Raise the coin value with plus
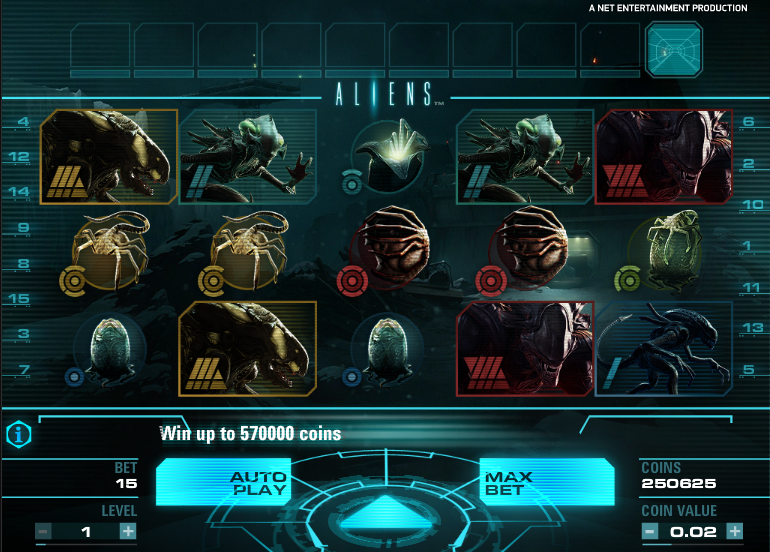Image resolution: width=770 pixels, height=552 pixels. [735, 531]
